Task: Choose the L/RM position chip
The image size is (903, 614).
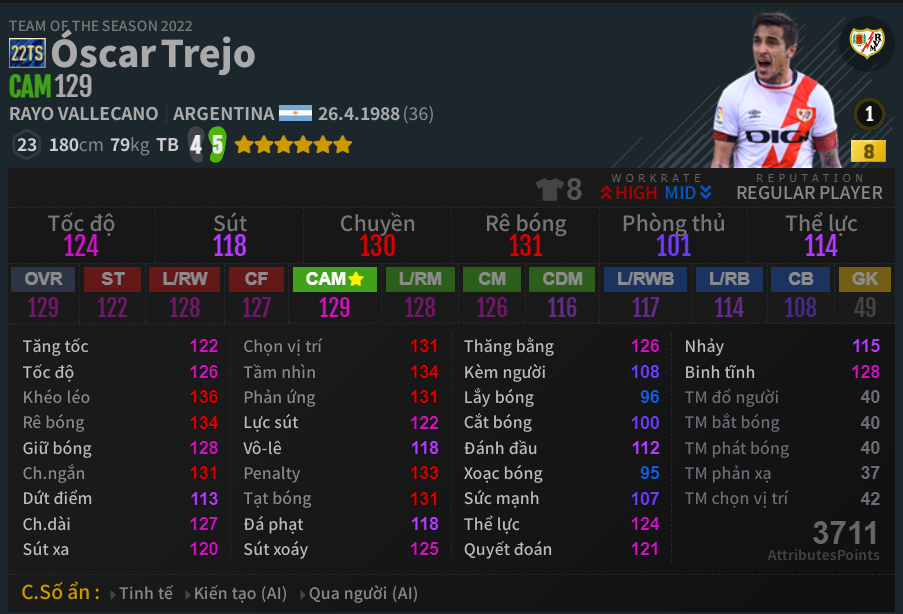Action: click(420, 279)
